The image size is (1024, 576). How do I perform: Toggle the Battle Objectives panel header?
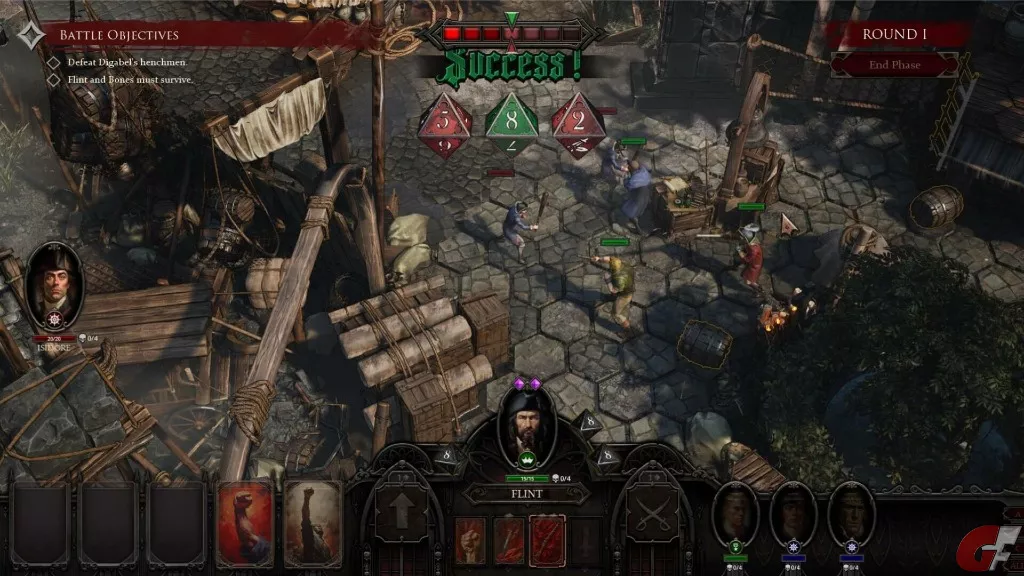180,35
